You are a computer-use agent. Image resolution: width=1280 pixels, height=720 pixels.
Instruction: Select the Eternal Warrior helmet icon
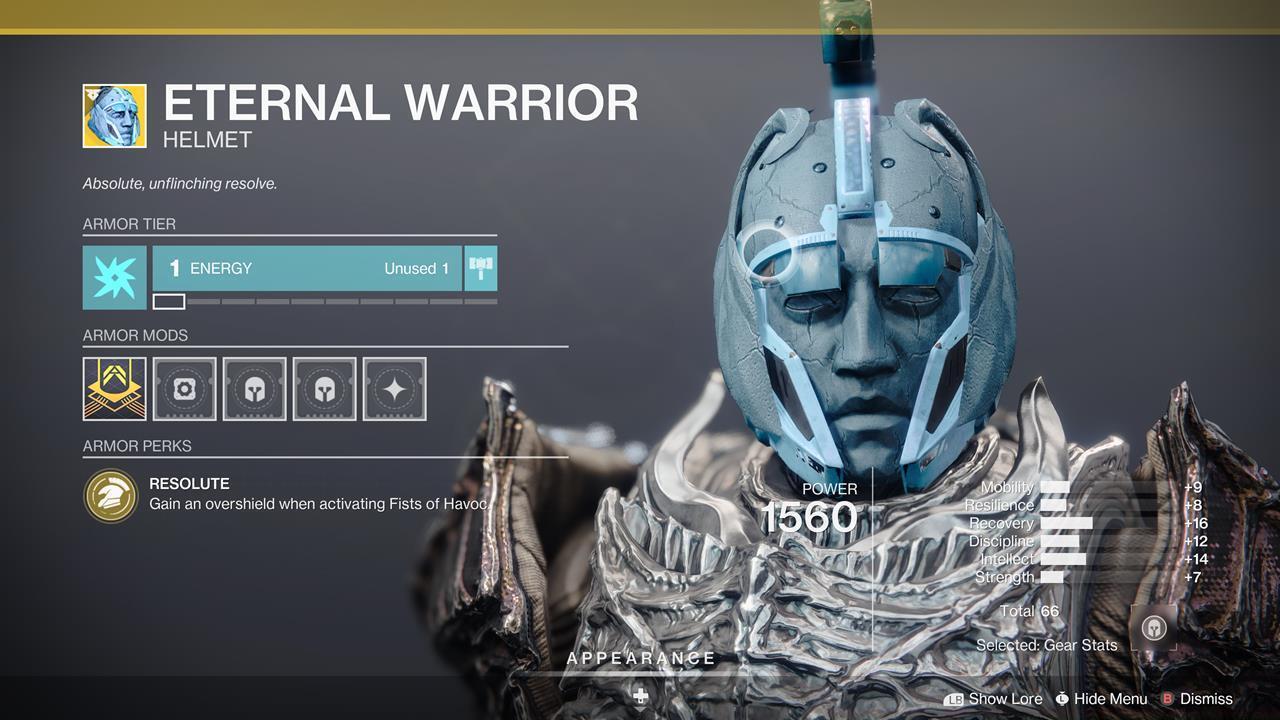click(114, 116)
